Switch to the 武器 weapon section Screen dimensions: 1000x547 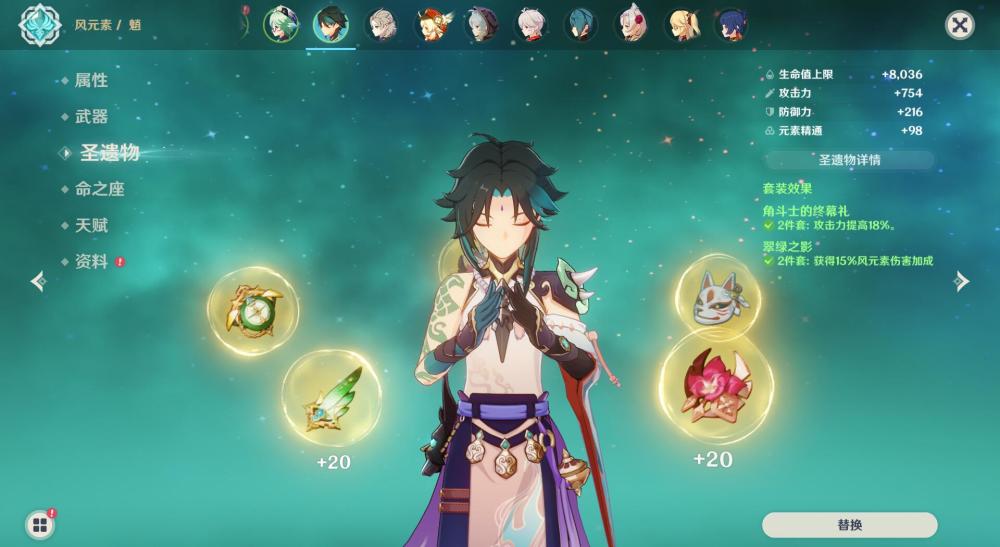tap(91, 116)
